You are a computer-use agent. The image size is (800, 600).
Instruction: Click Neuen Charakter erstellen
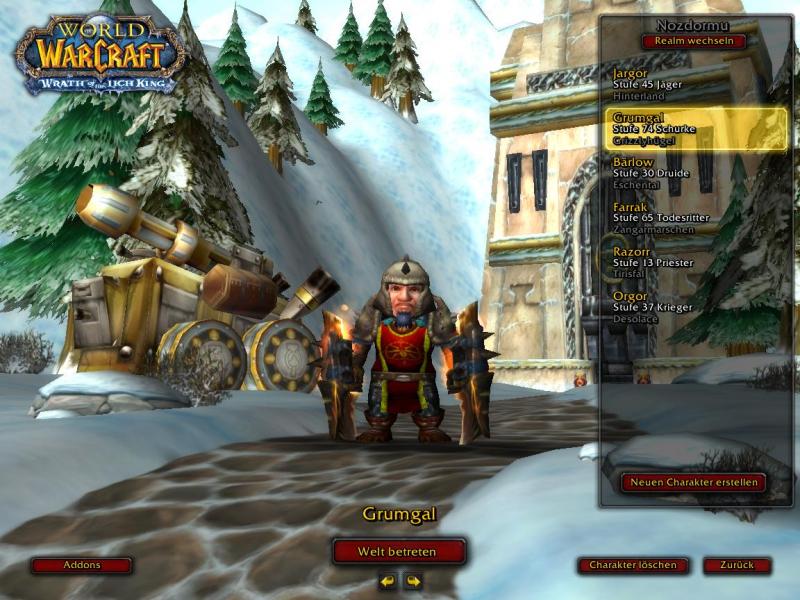(x=693, y=482)
